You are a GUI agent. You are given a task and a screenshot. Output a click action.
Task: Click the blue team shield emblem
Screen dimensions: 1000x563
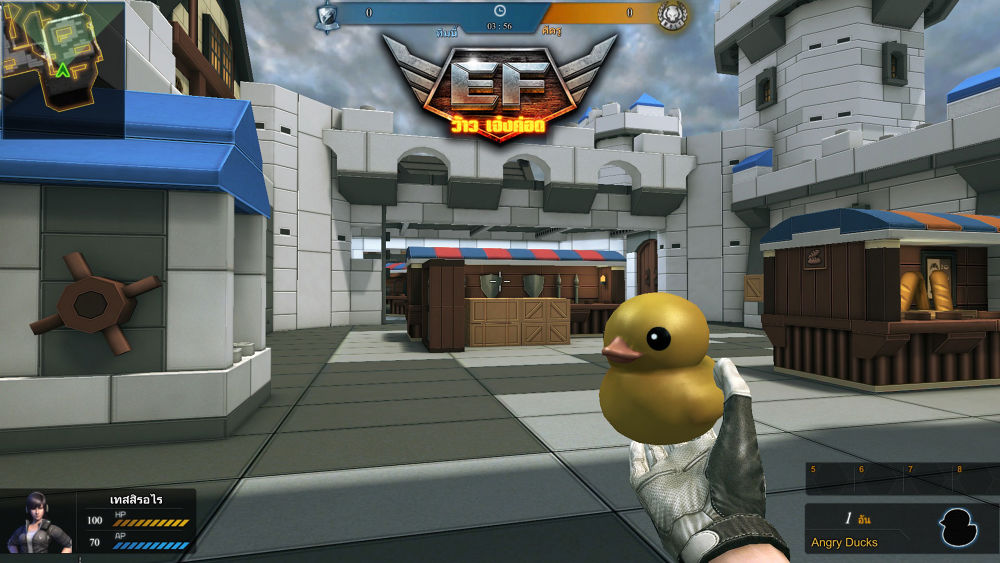point(326,15)
